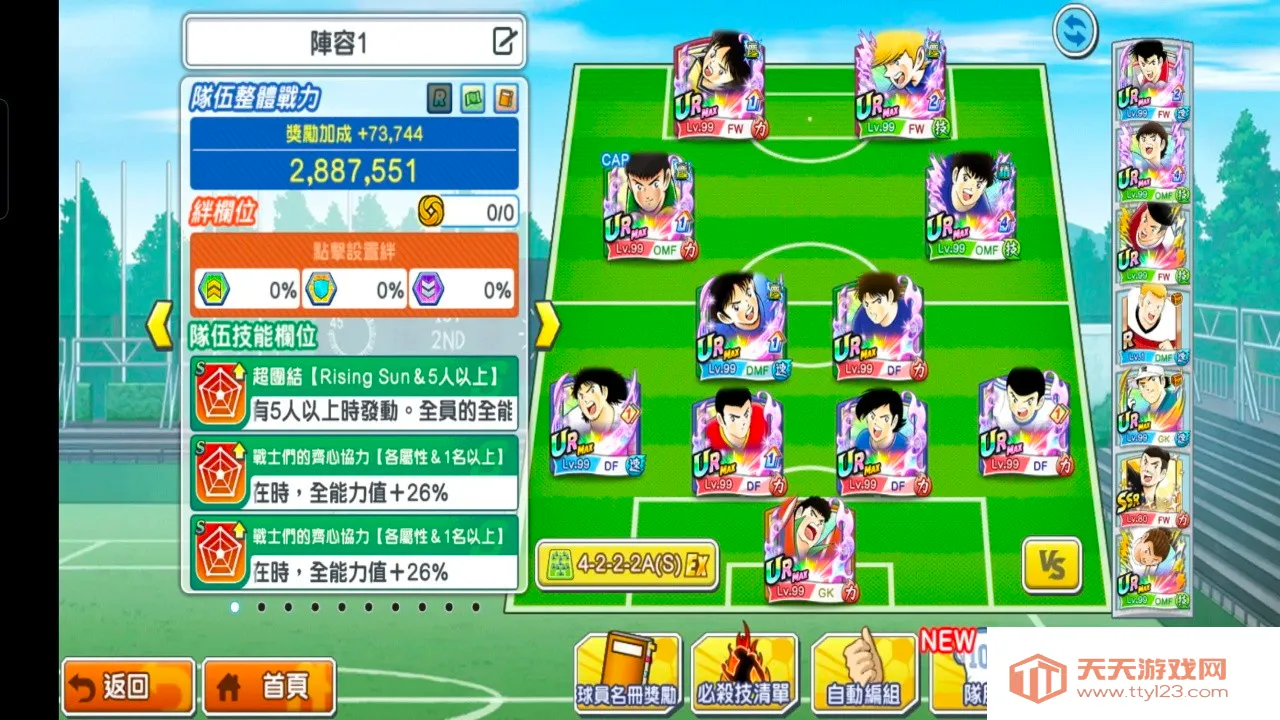Select the GK player card on the pitch
This screenshot has height=720, width=1280.
coord(809,550)
